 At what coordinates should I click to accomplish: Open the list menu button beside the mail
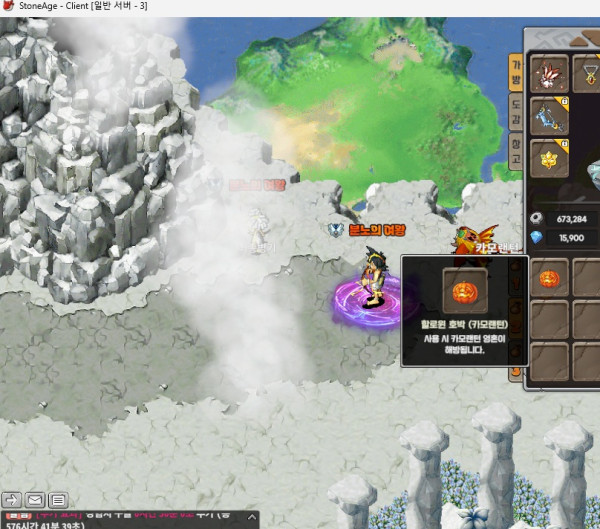58,499
